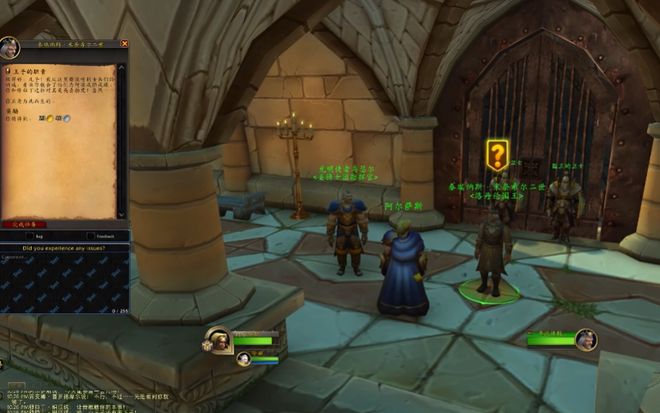Select the target portrait frame

(x=586, y=339)
